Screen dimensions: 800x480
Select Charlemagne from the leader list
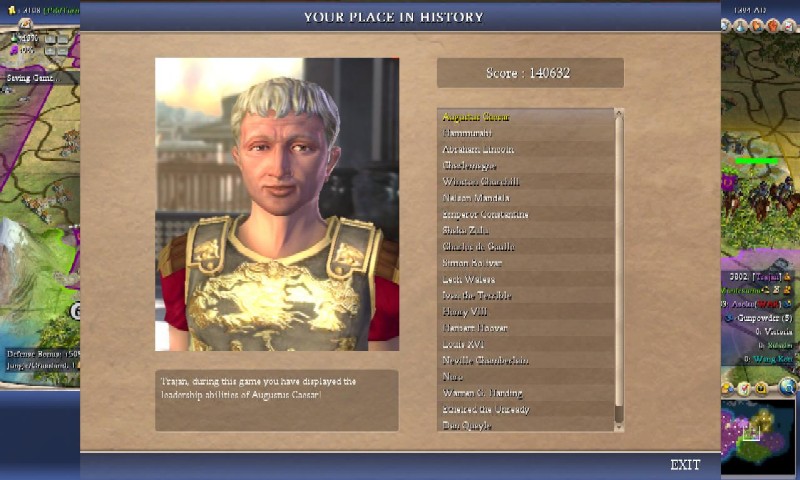tap(469, 165)
